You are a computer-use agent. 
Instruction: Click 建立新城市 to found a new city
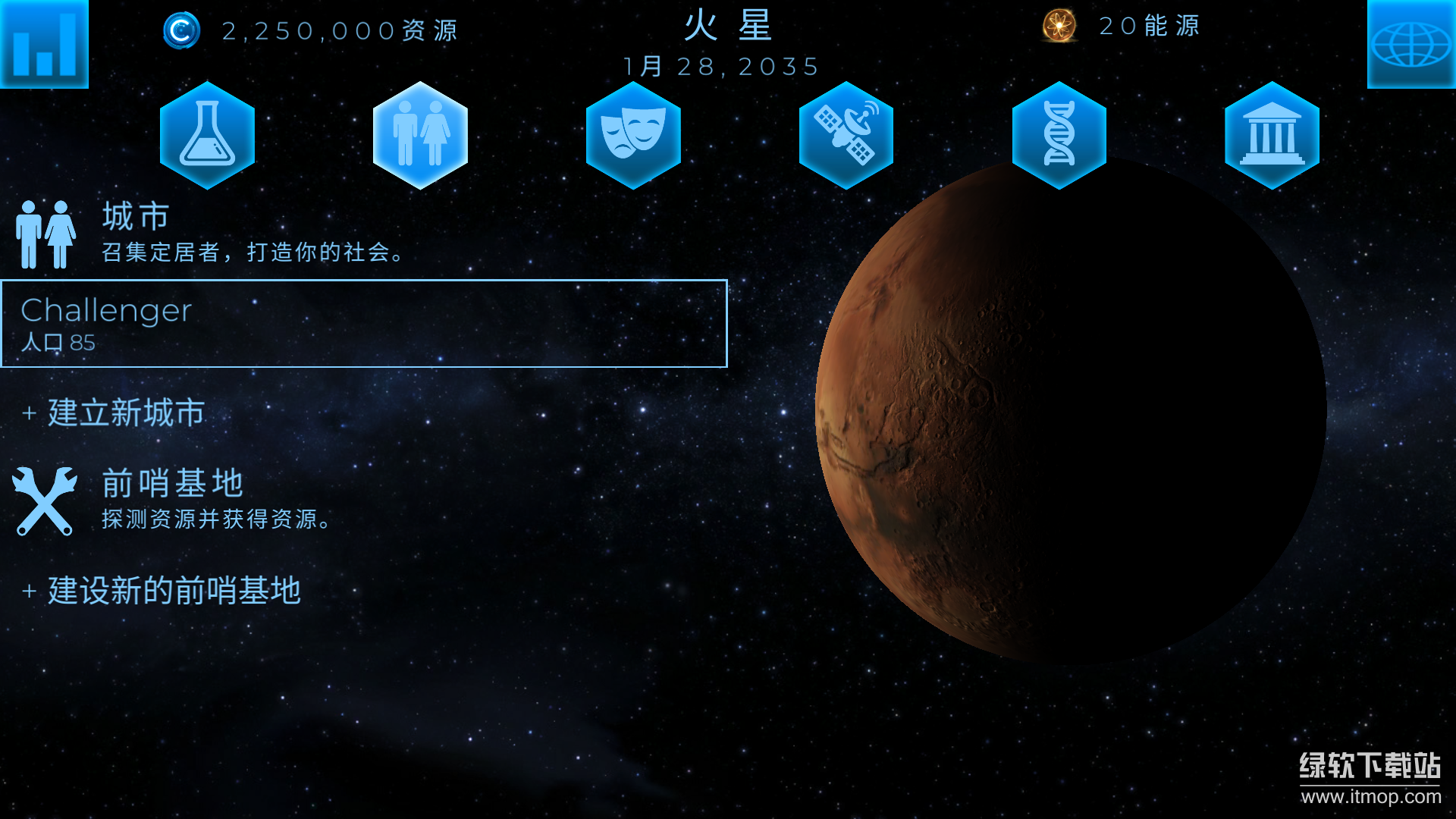(x=114, y=414)
